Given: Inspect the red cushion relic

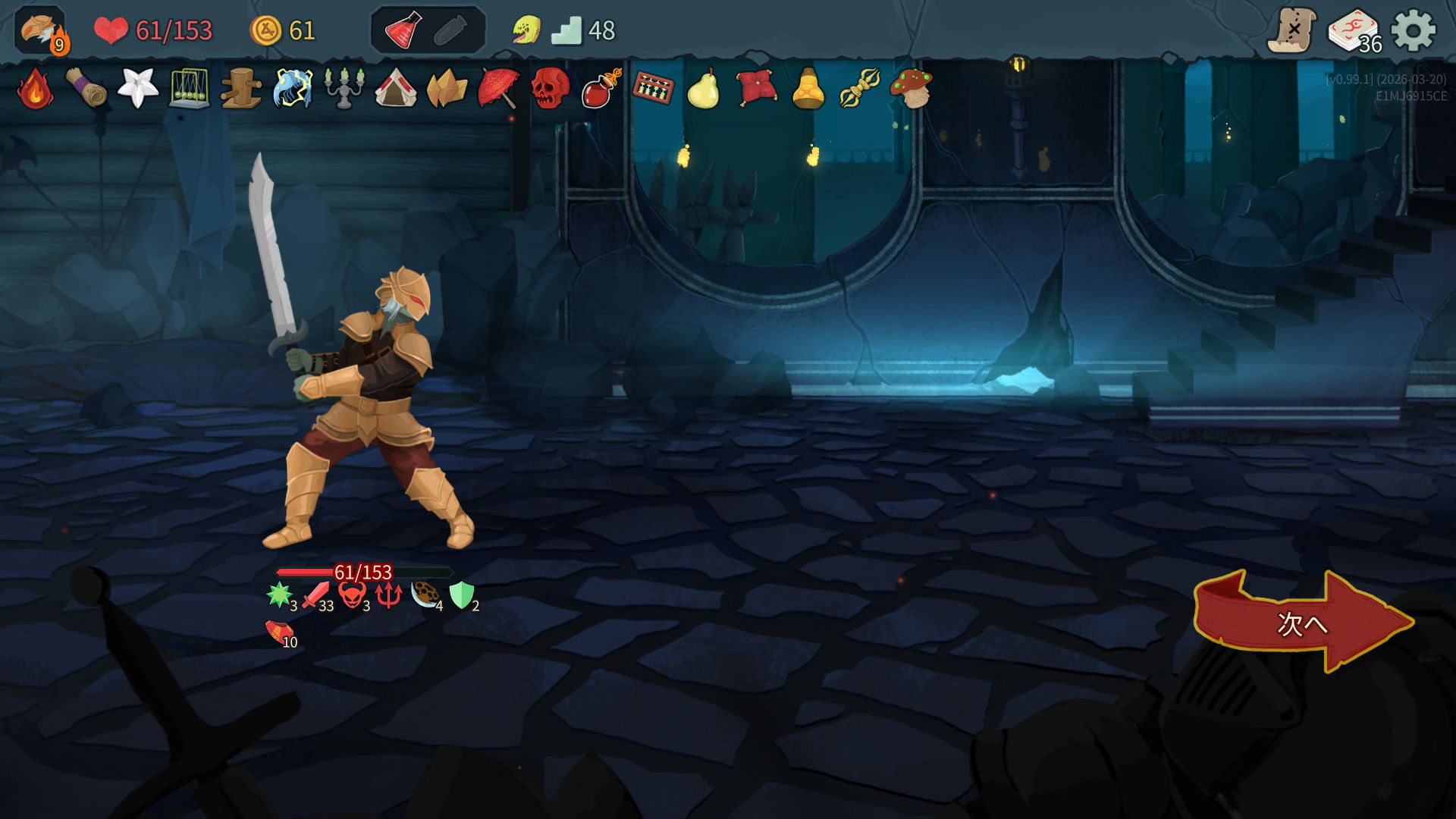Looking at the screenshot, I should click(x=756, y=89).
